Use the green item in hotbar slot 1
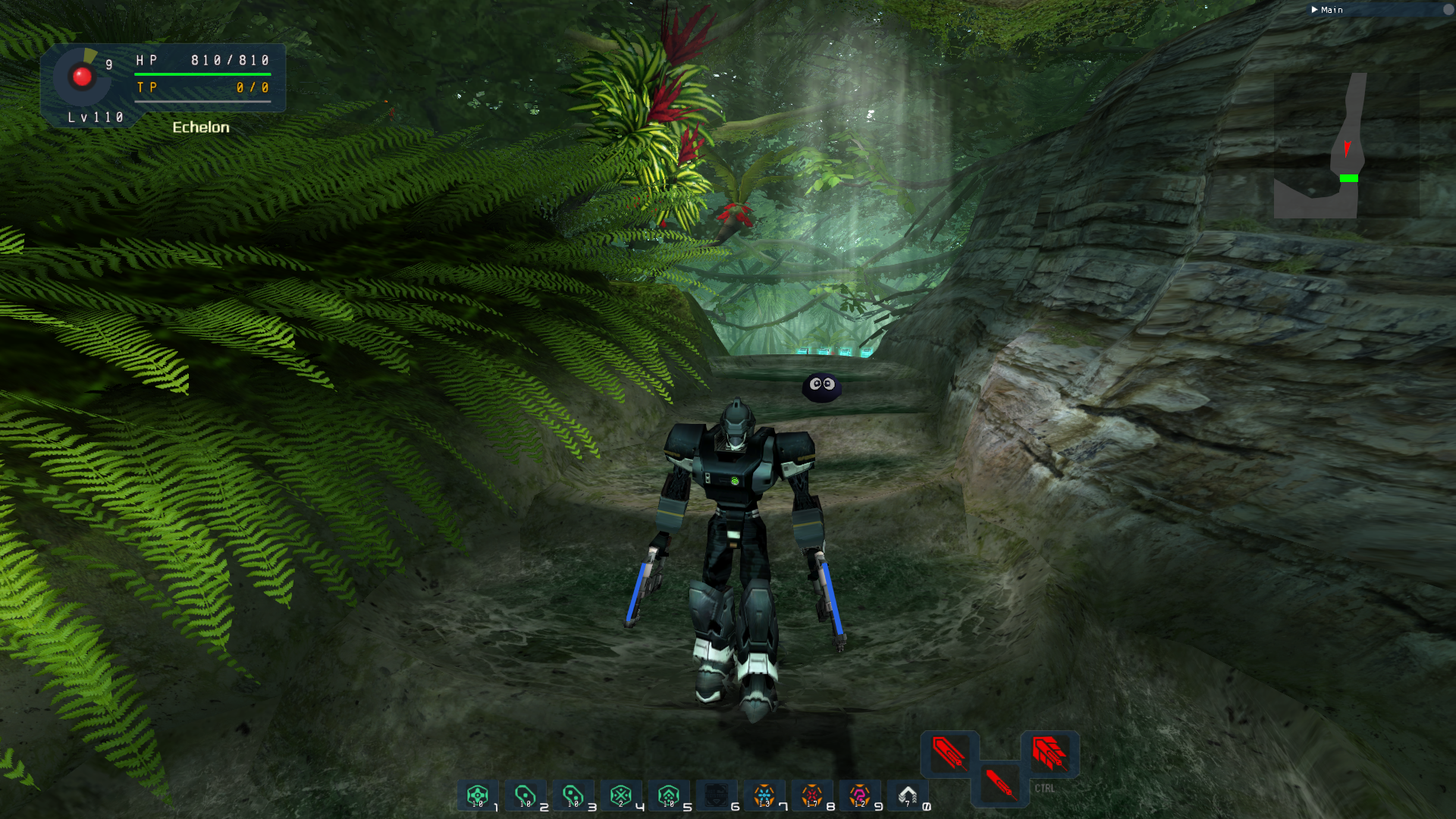Viewport: 1456px width, 819px height. coord(477,795)
